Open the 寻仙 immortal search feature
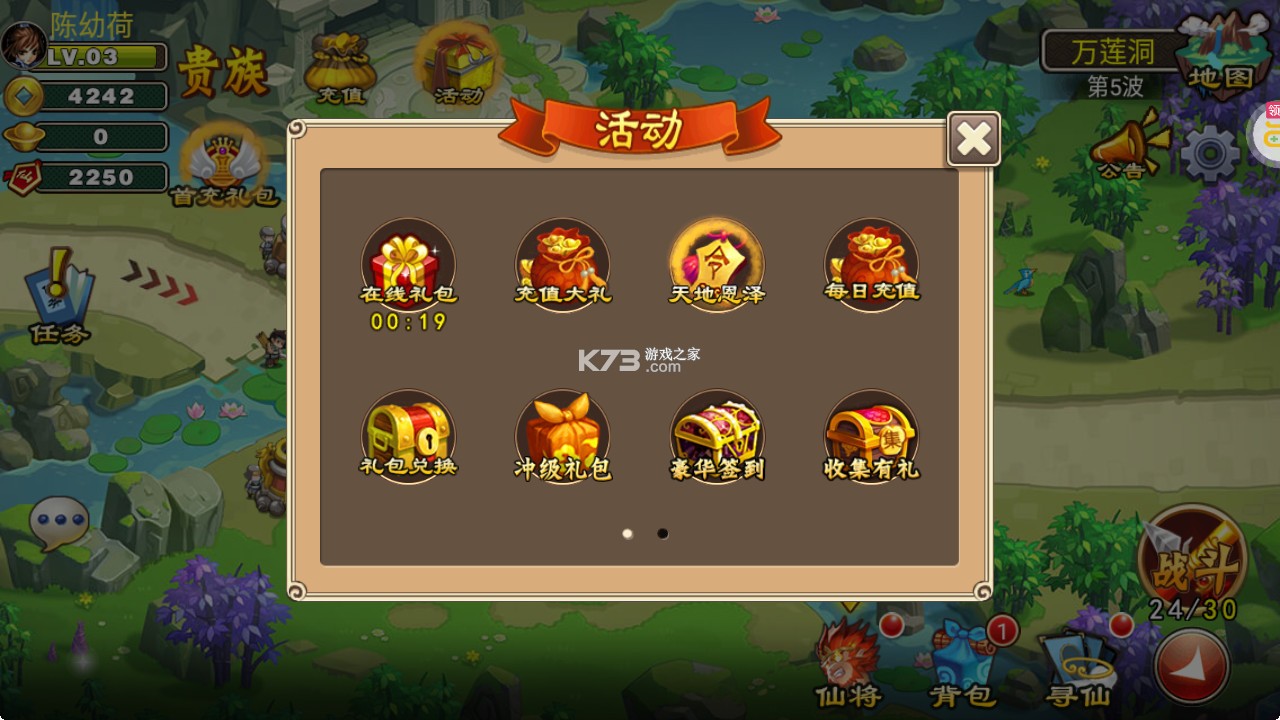The image size is (1280, 720). tap(1078, 660)
